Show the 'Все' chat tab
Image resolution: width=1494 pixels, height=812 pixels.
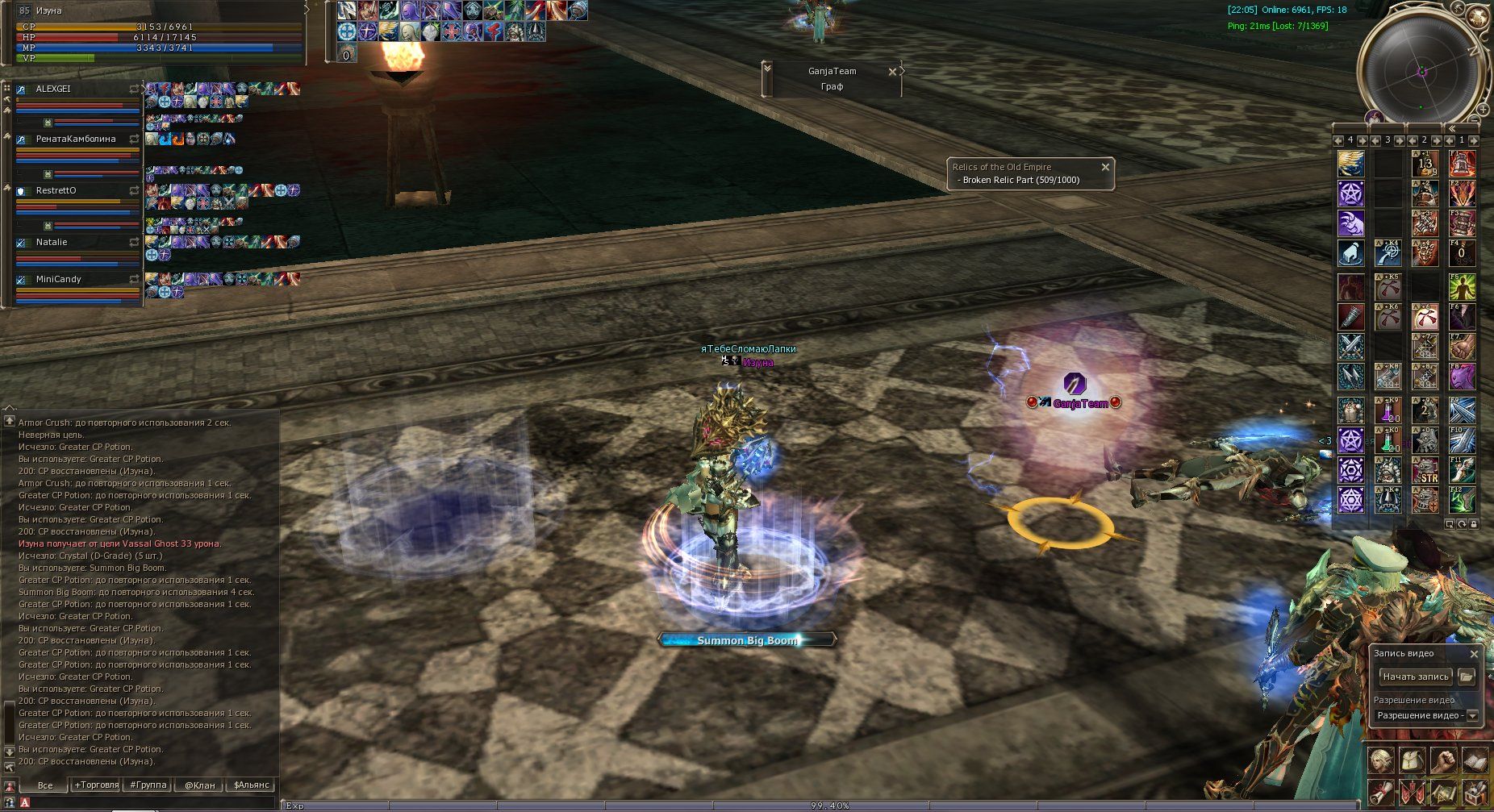pos(45,785)
